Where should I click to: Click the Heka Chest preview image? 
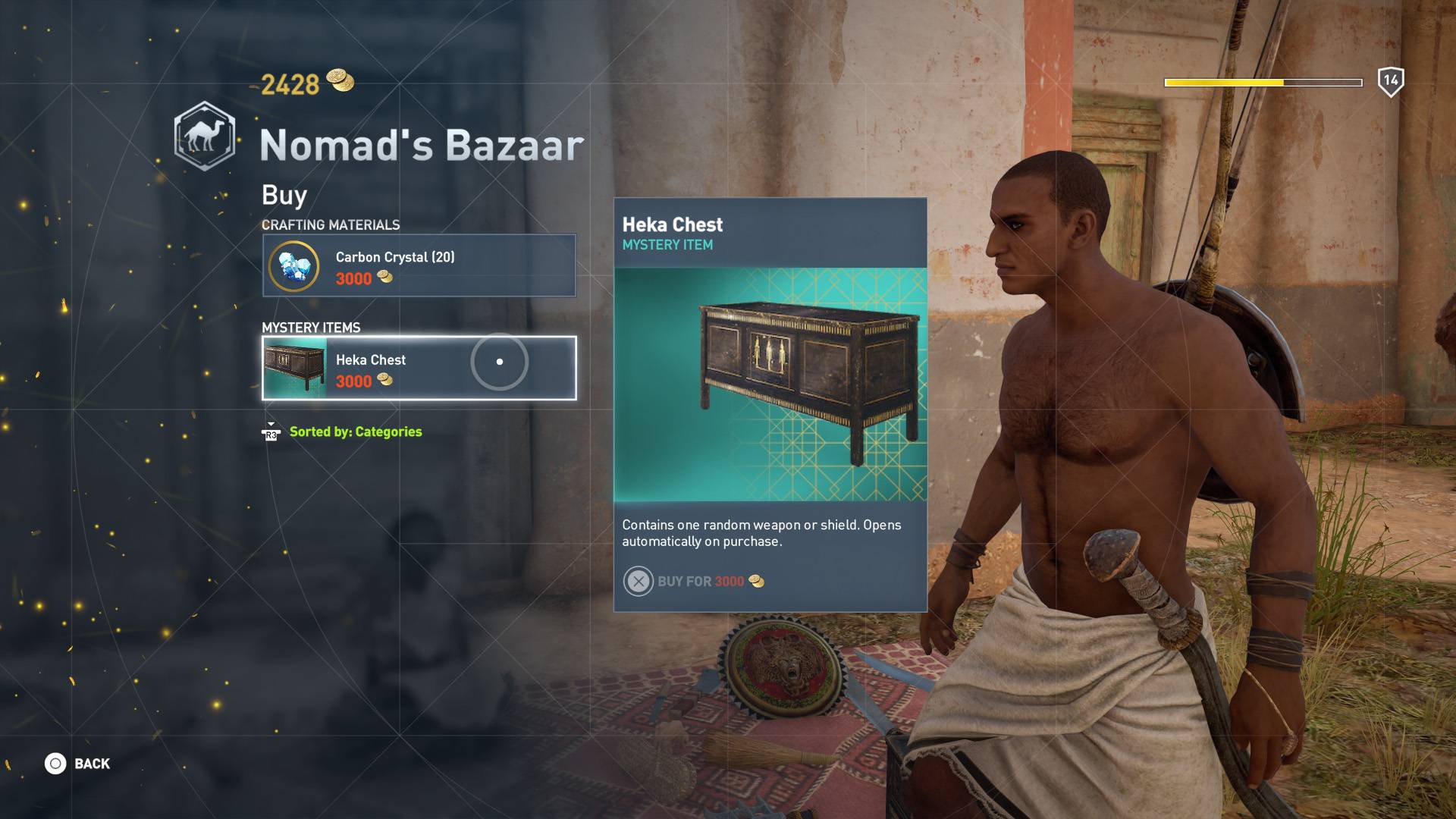(770, 384)
